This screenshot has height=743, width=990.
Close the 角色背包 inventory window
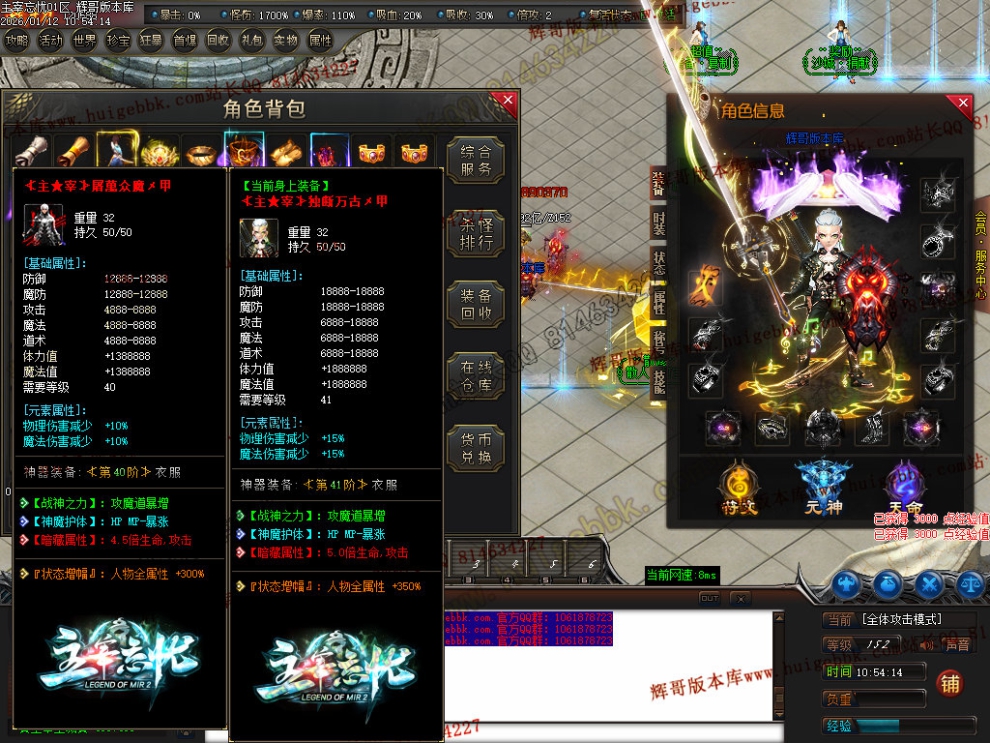tap(508, 101)
